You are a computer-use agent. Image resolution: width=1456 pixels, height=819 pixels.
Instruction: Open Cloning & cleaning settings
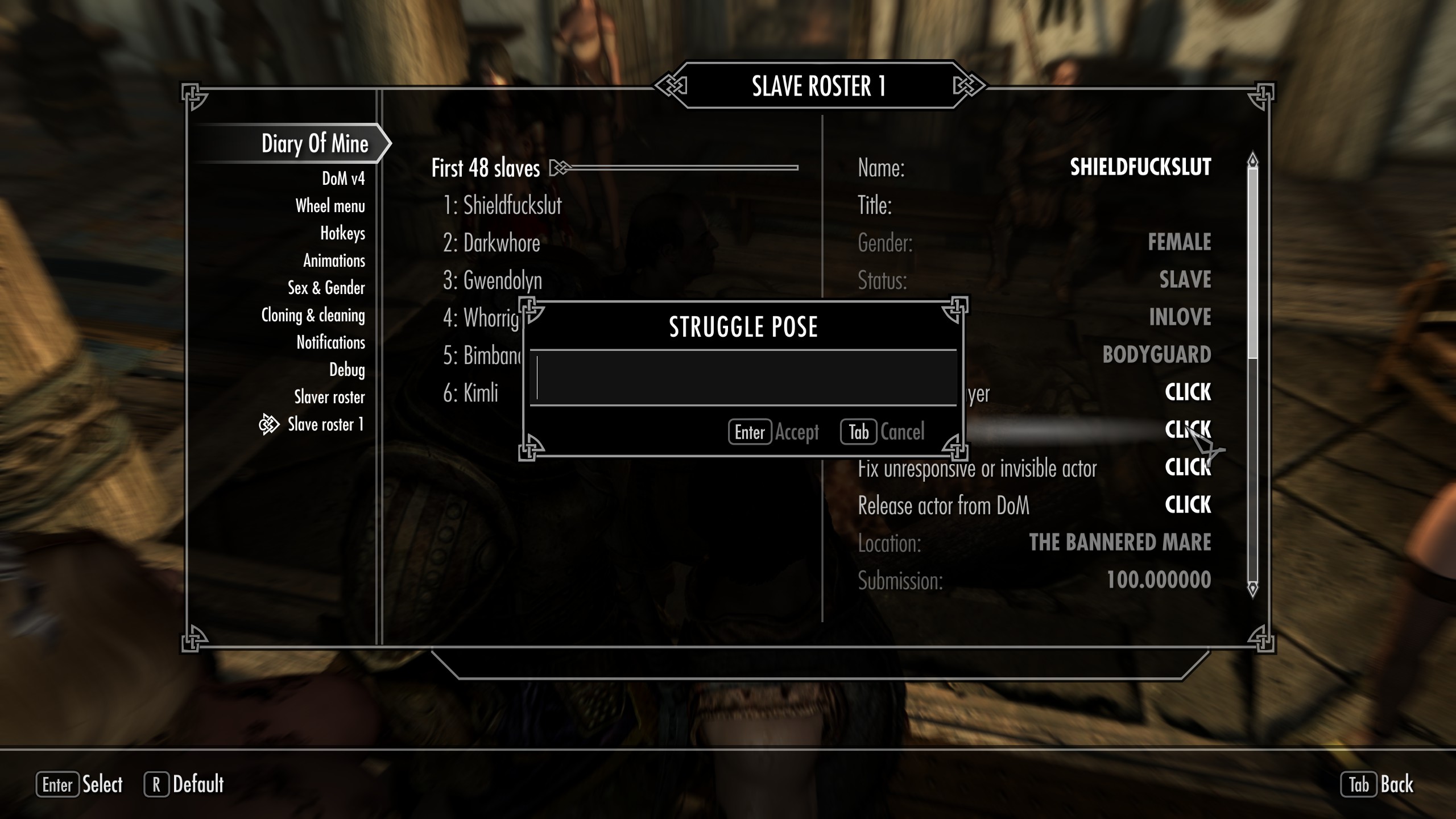pyautogui.click(x=313, y=315)
